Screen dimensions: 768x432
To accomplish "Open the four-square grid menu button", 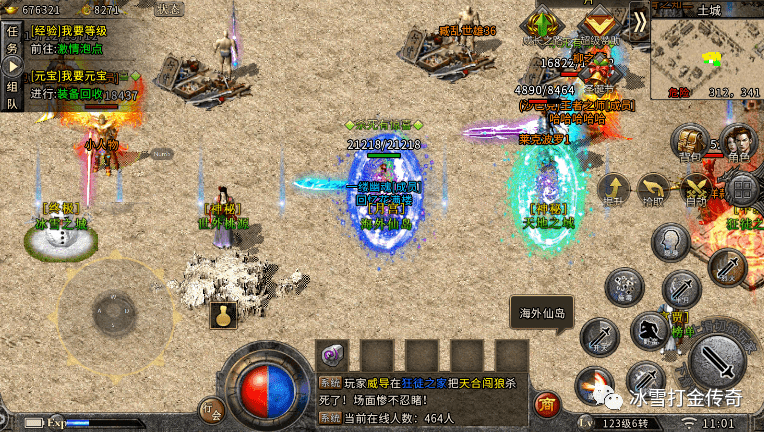I will coord(742,189).
